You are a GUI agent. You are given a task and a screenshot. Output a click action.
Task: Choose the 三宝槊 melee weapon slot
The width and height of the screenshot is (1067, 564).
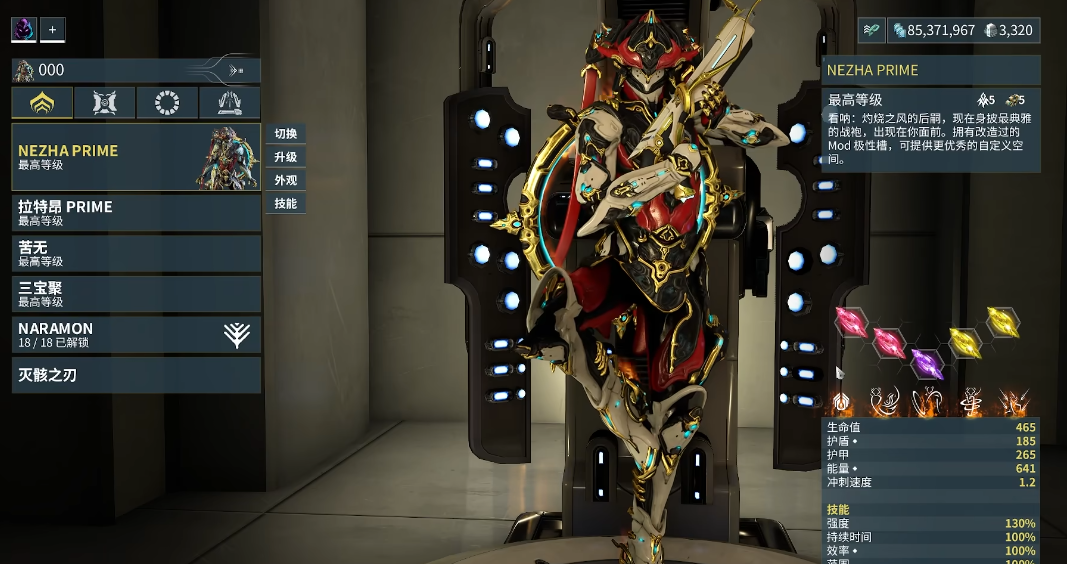pos(135,294)
